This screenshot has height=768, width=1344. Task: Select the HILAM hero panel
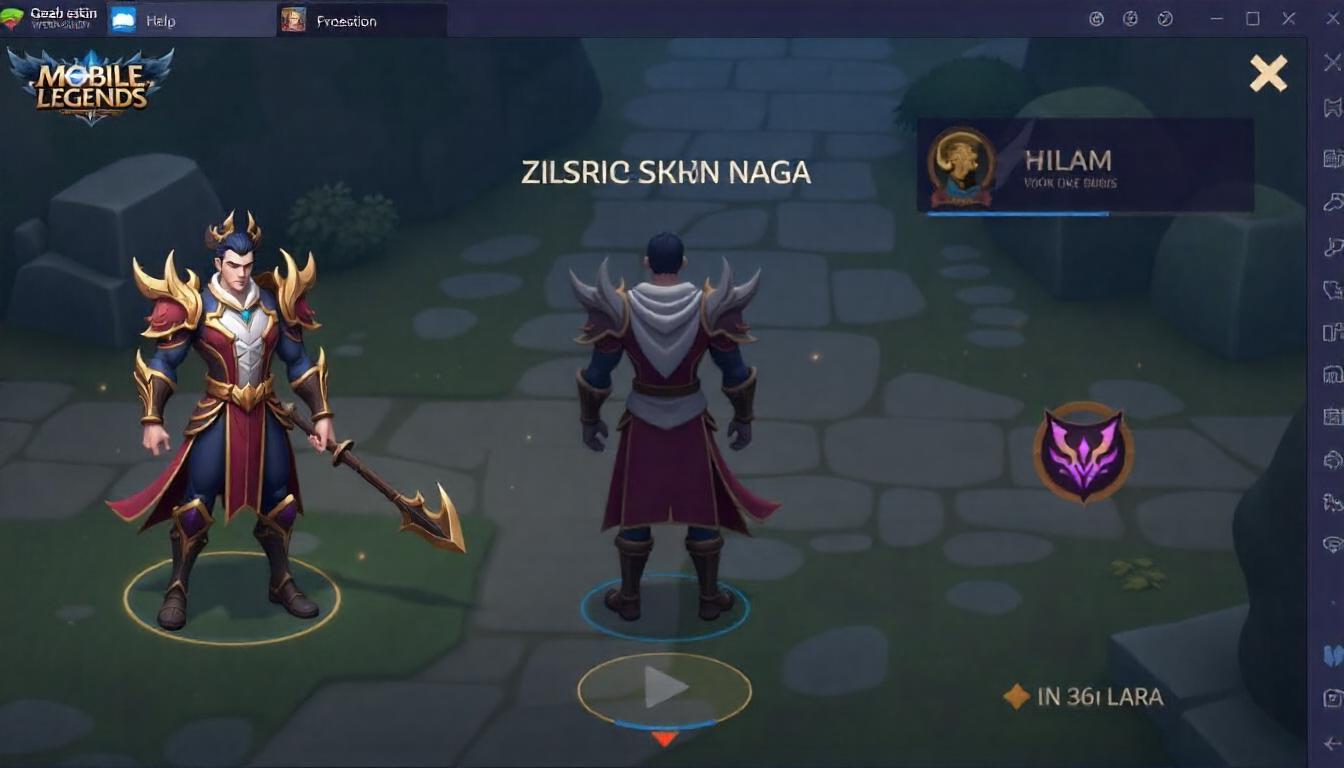[x=1085, y=165]
